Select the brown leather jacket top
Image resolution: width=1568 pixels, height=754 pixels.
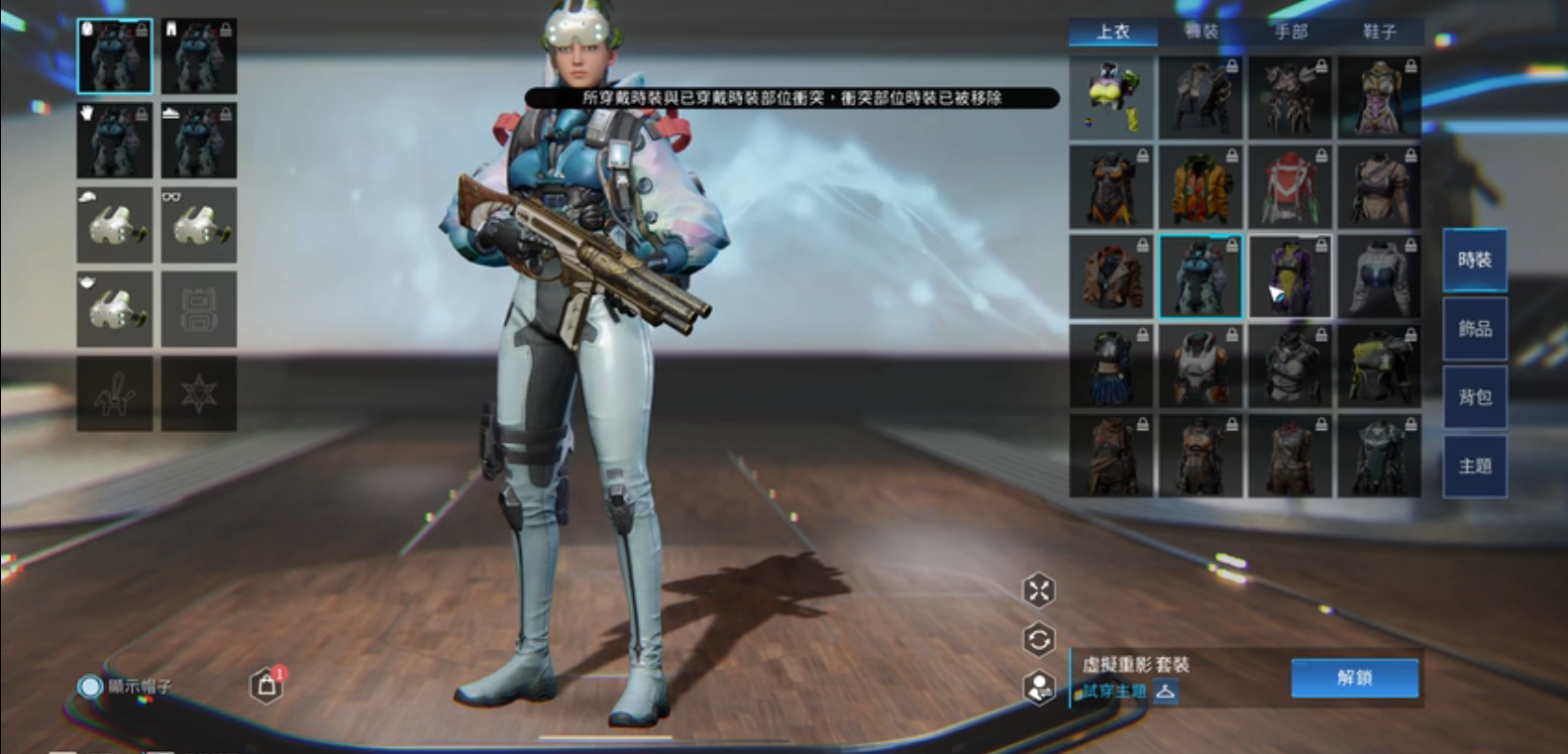pos(1111,276)
